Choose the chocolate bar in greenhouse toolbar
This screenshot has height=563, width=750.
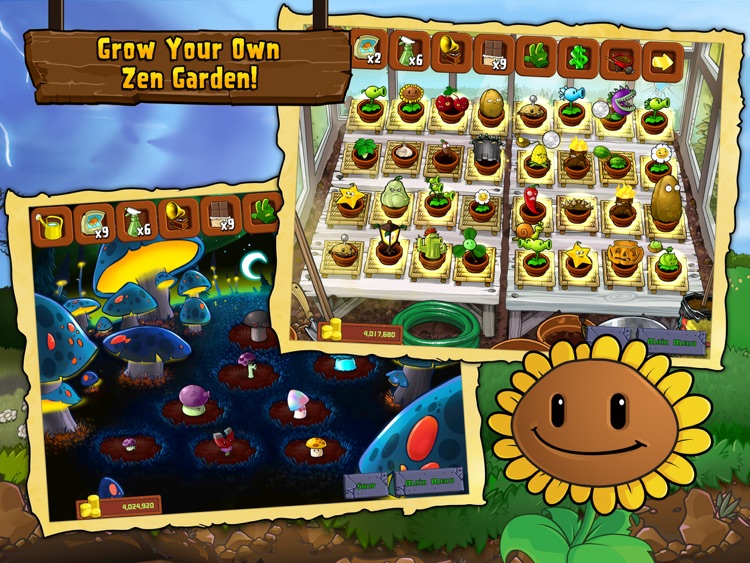click(x=493, y=54)
